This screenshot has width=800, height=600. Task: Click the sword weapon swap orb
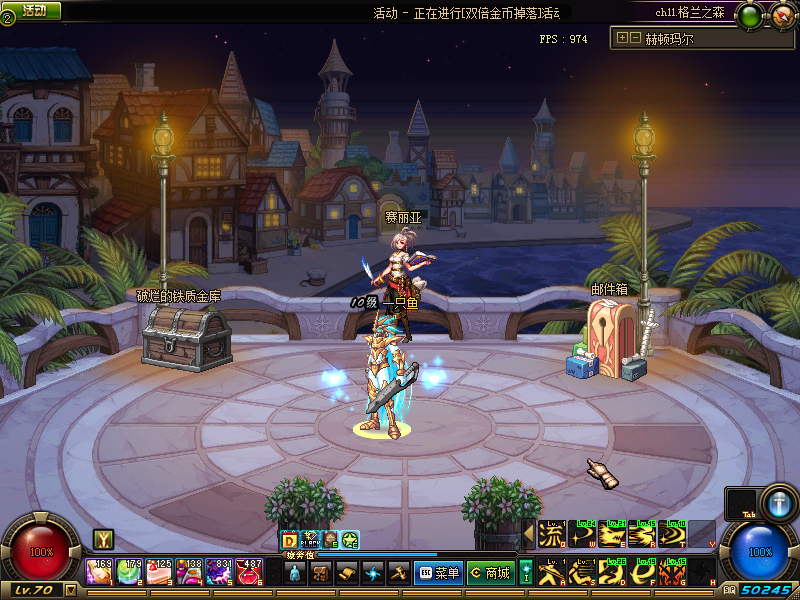pos(778,502)
